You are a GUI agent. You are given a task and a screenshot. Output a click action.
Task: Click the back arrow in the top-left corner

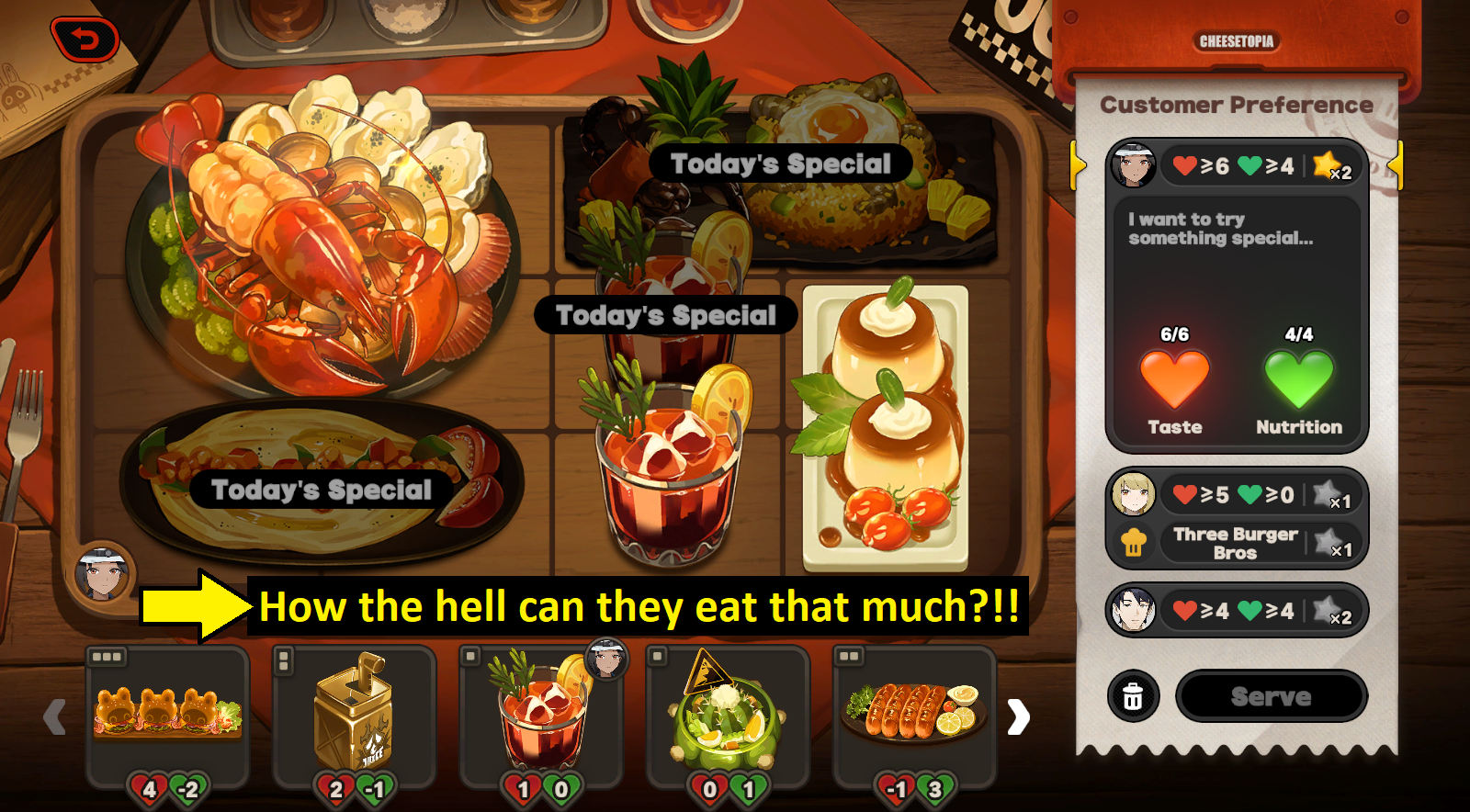click(x=85, y=37)
